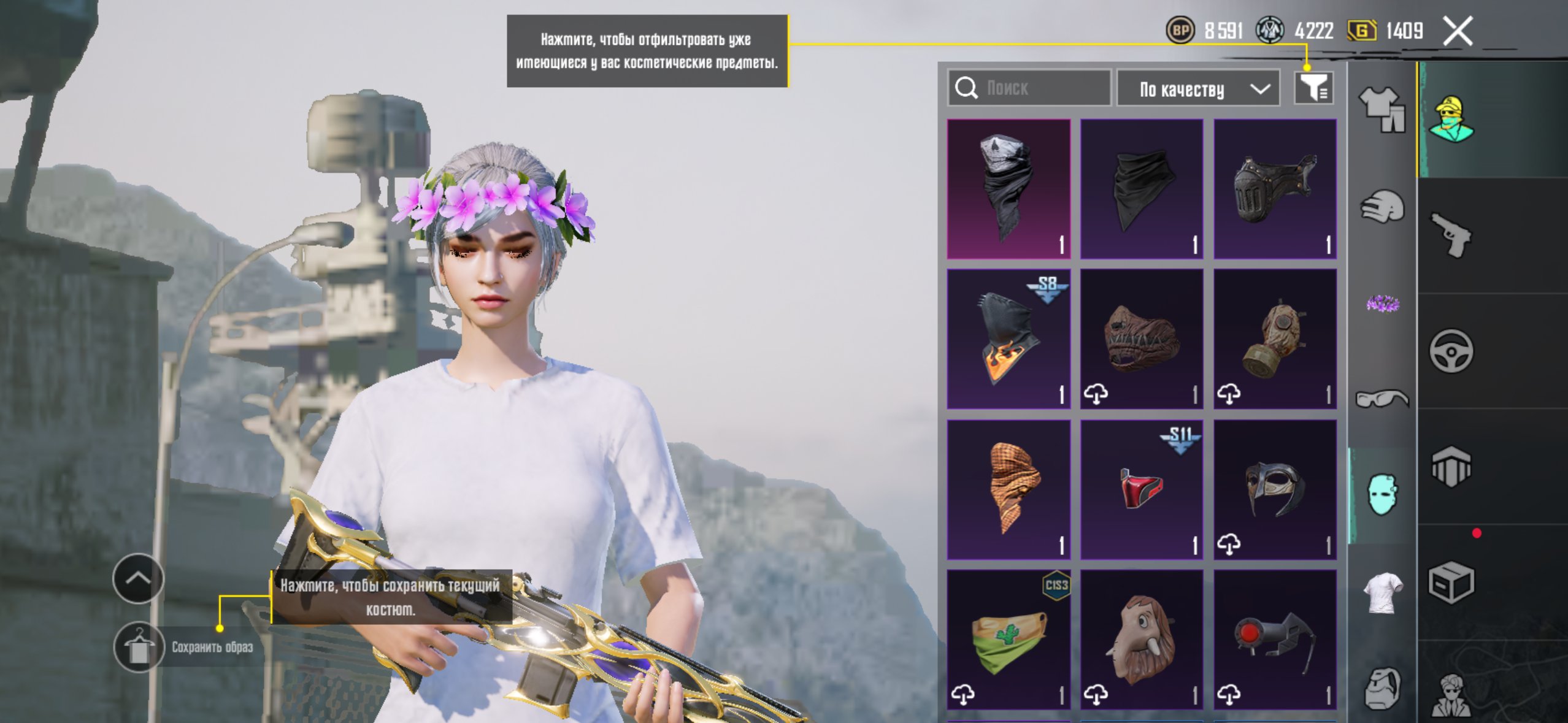Select the skull bandana mask
This screenshot has width=1568, height=723.
coord(1009,189)
